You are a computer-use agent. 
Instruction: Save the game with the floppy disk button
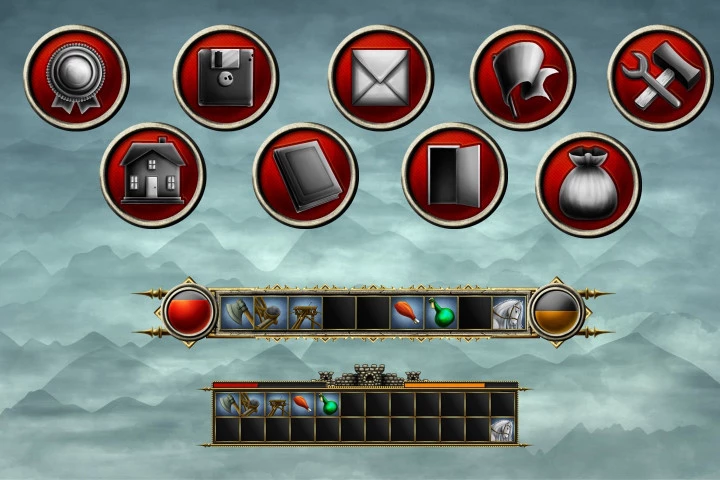[x=225, y=77]
